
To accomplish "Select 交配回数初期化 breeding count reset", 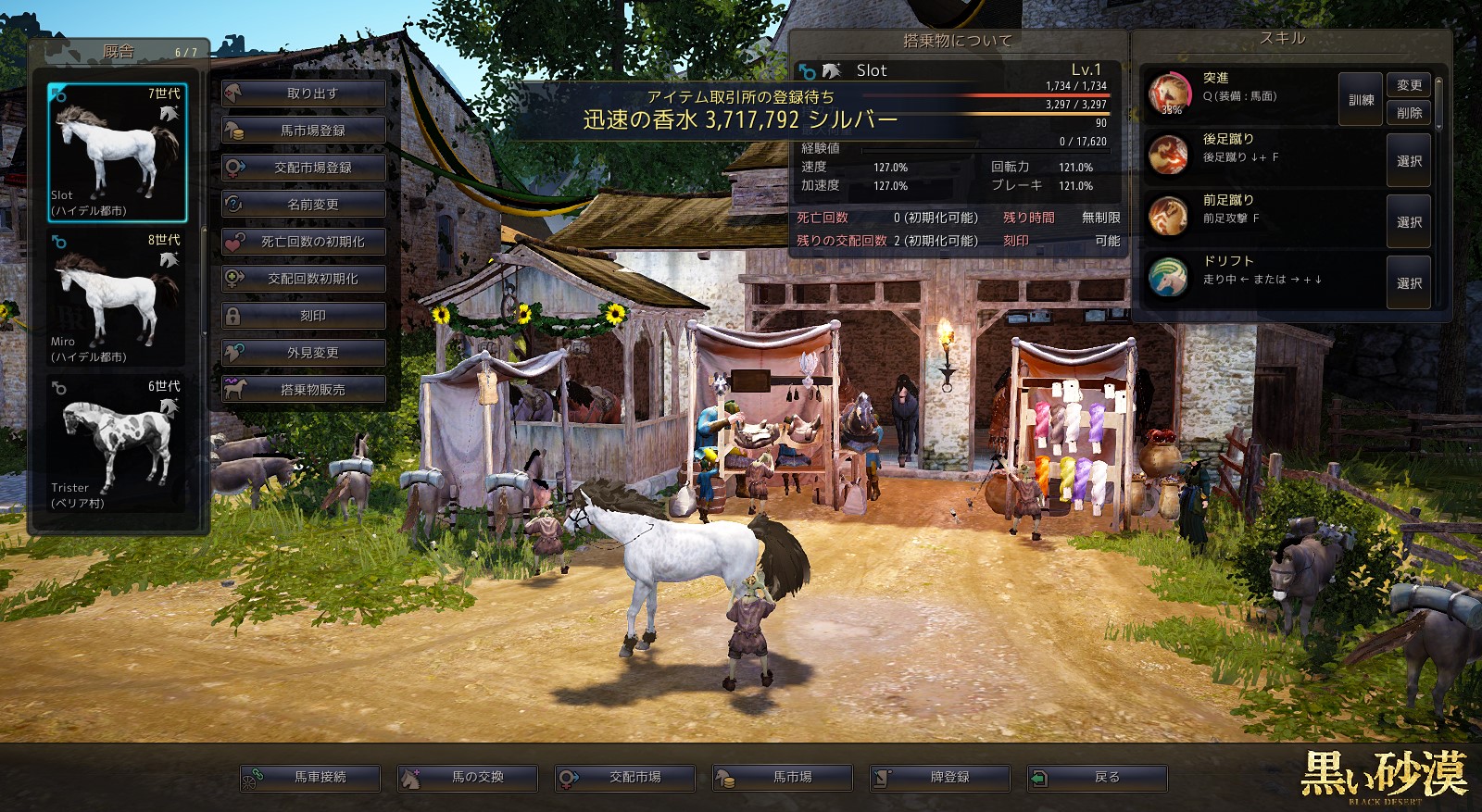I will [304, 279].
